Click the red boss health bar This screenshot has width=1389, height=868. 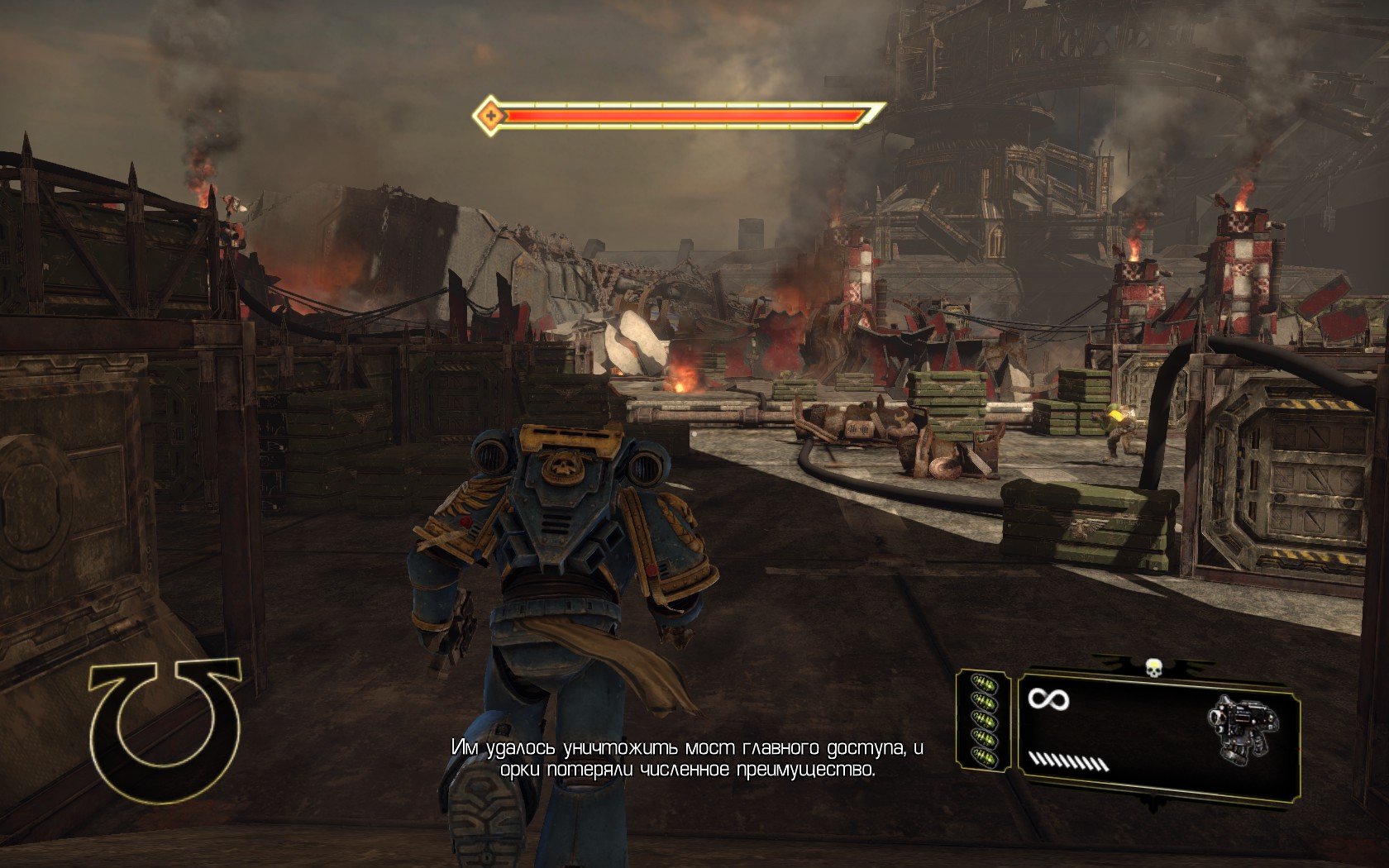[x=678, y=116]
